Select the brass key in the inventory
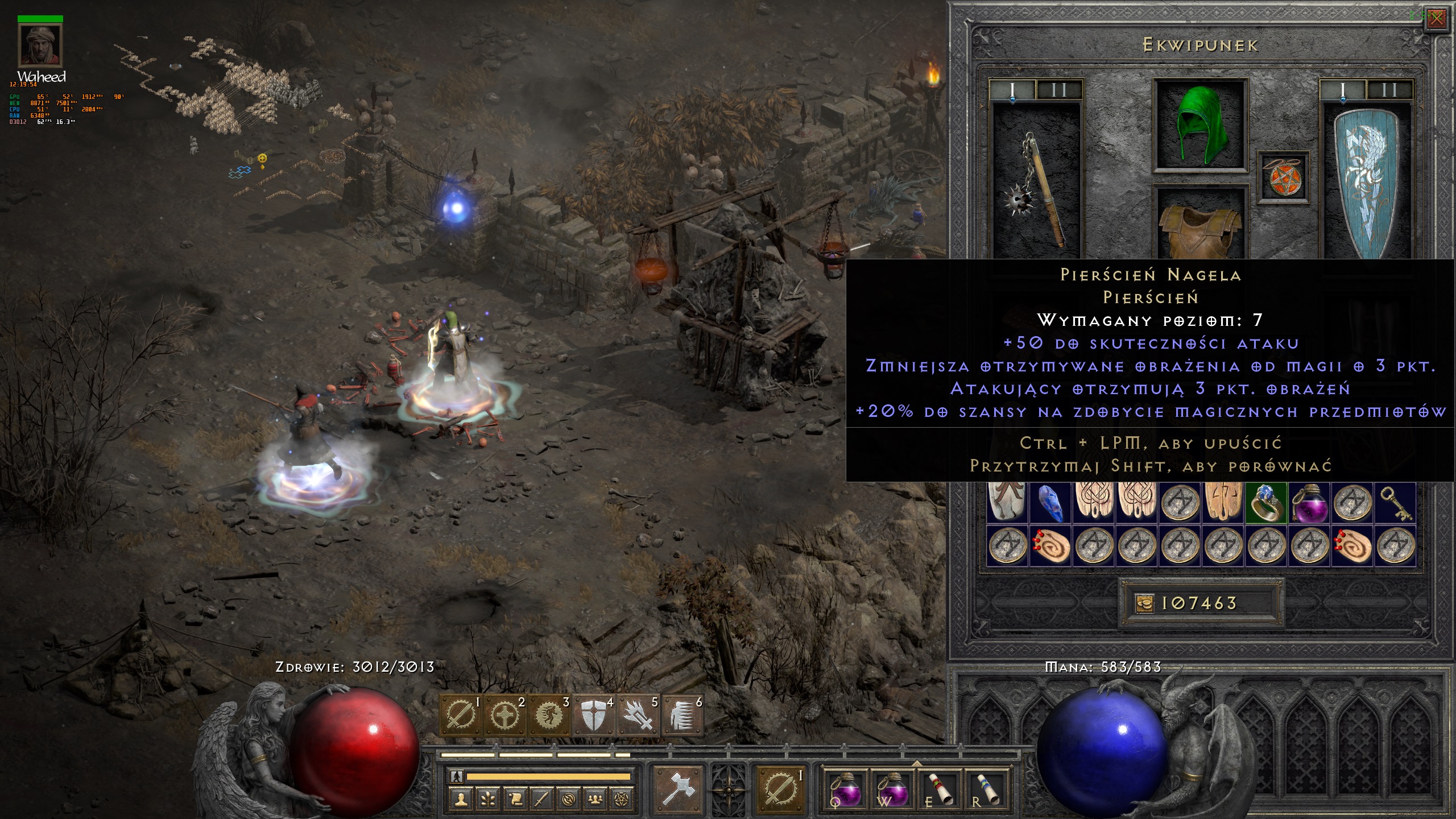The width and height of the screenshot is (1456, 819). coord(1396,503)
